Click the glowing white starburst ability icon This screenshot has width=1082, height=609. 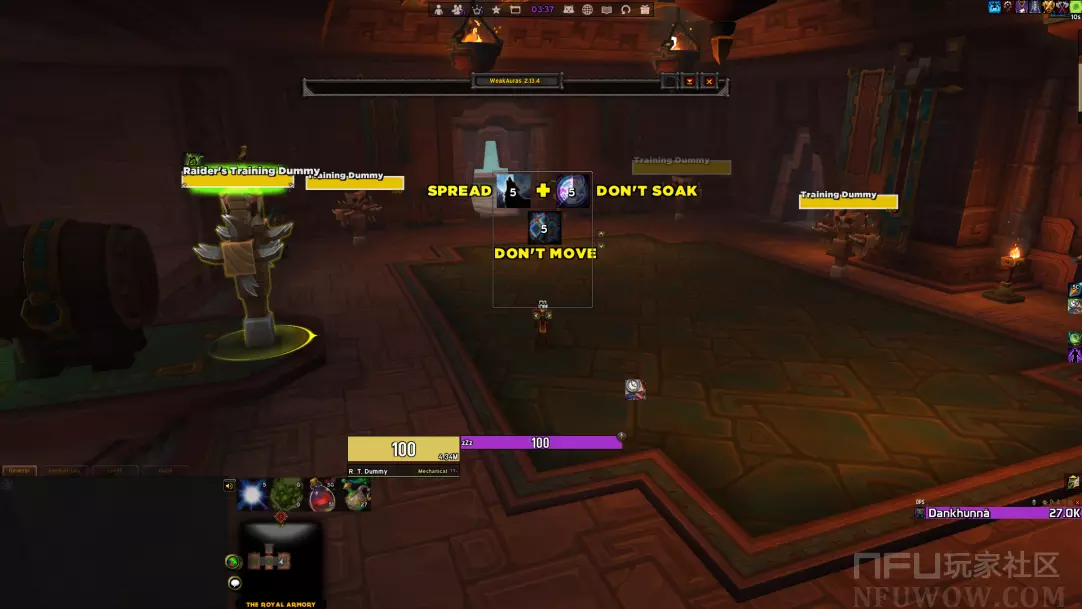tap(253, 494)
